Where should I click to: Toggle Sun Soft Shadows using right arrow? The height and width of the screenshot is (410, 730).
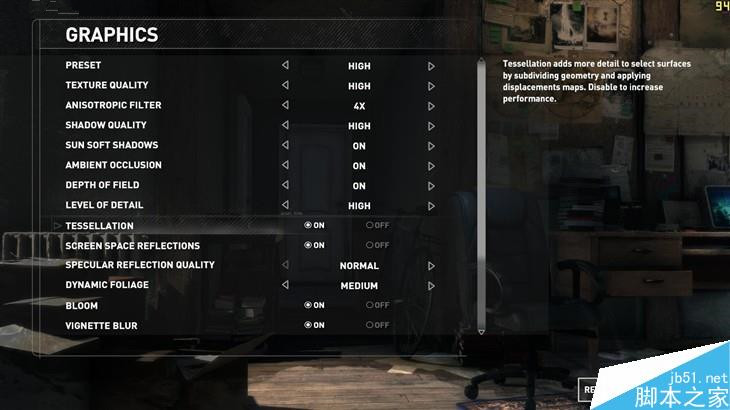431,146
